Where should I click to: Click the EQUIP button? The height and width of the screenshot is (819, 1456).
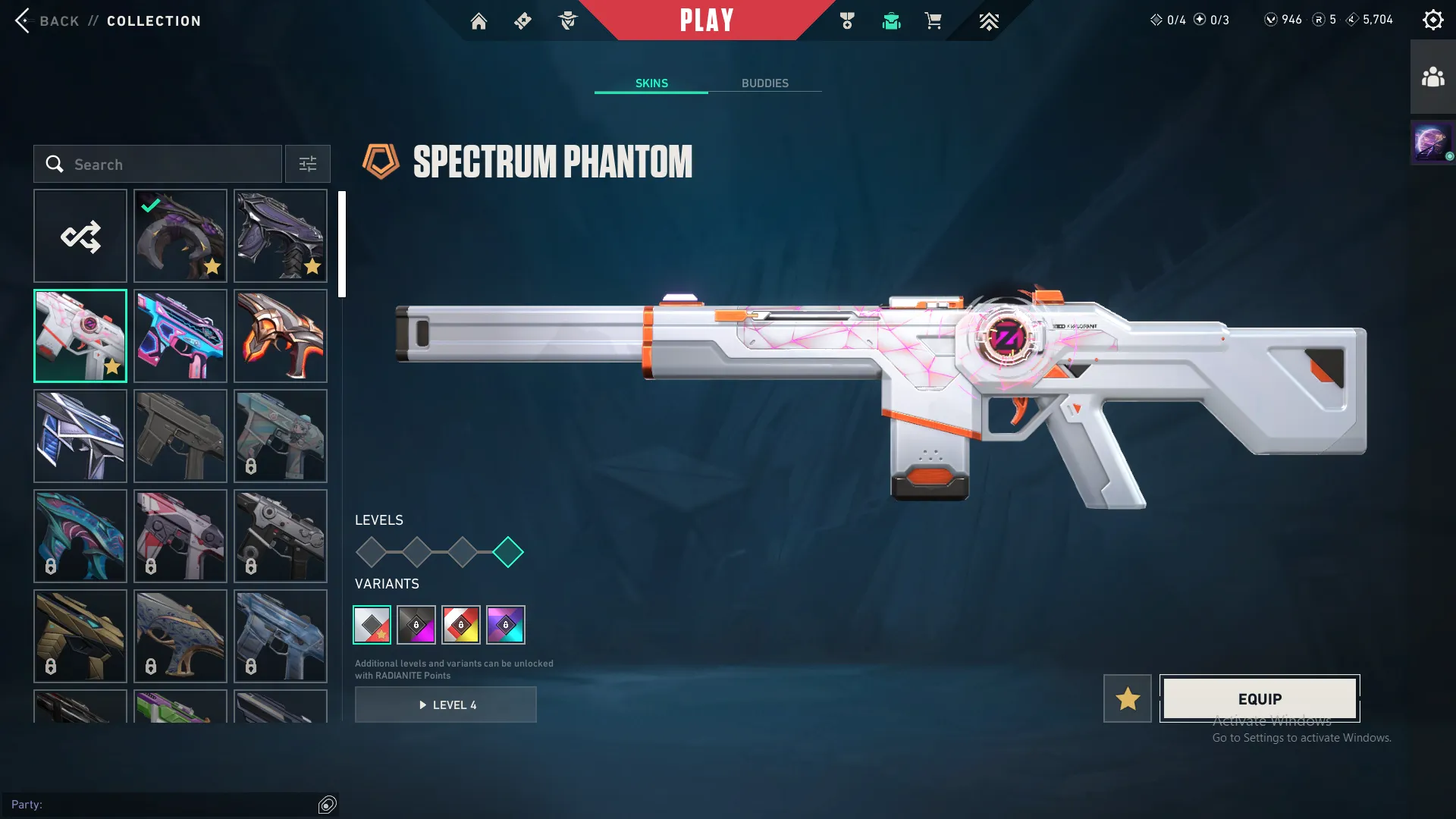pyautogui.click(x=1260, y=698)
